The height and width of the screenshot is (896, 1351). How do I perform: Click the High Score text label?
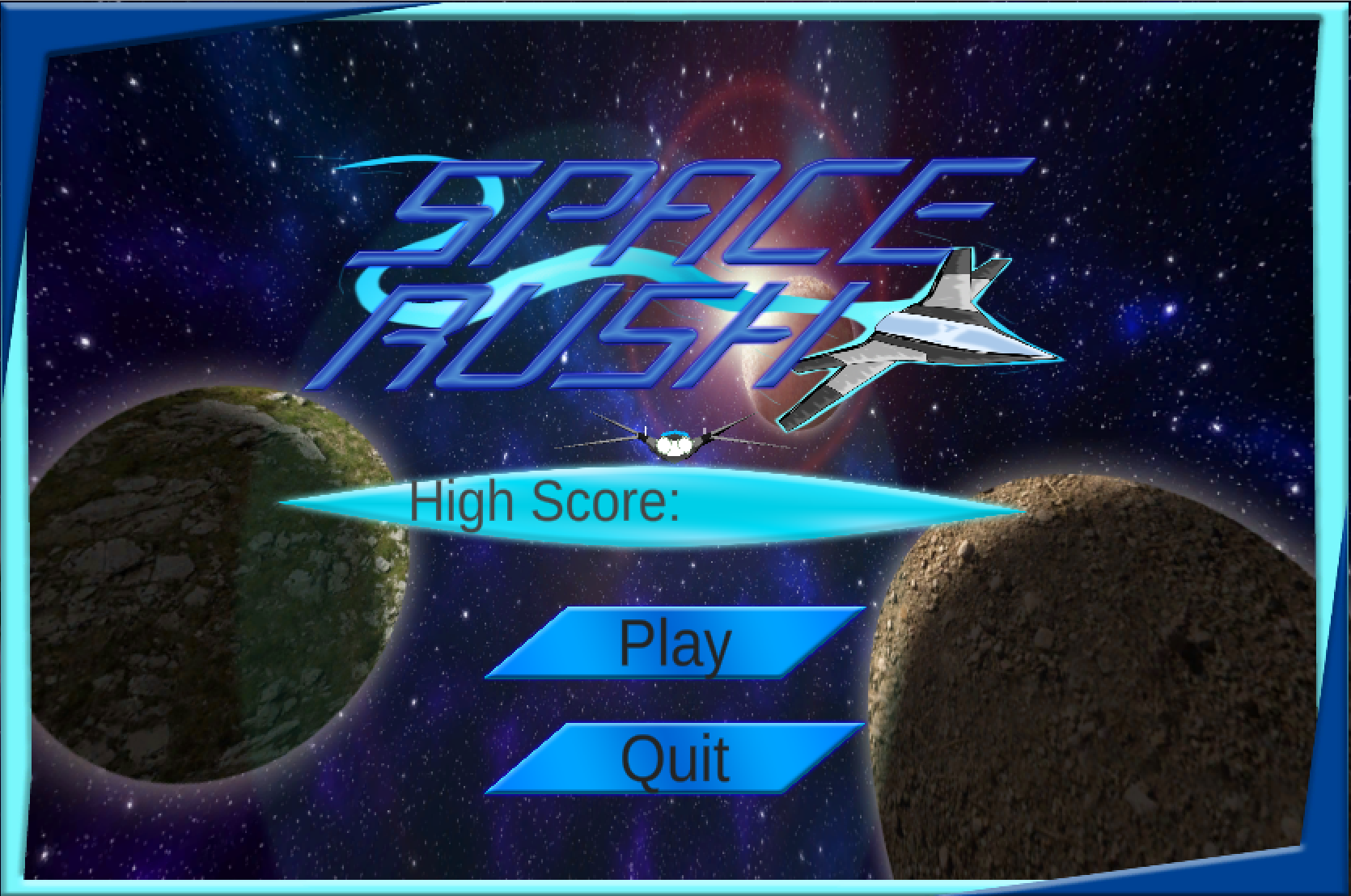point(546,503)
